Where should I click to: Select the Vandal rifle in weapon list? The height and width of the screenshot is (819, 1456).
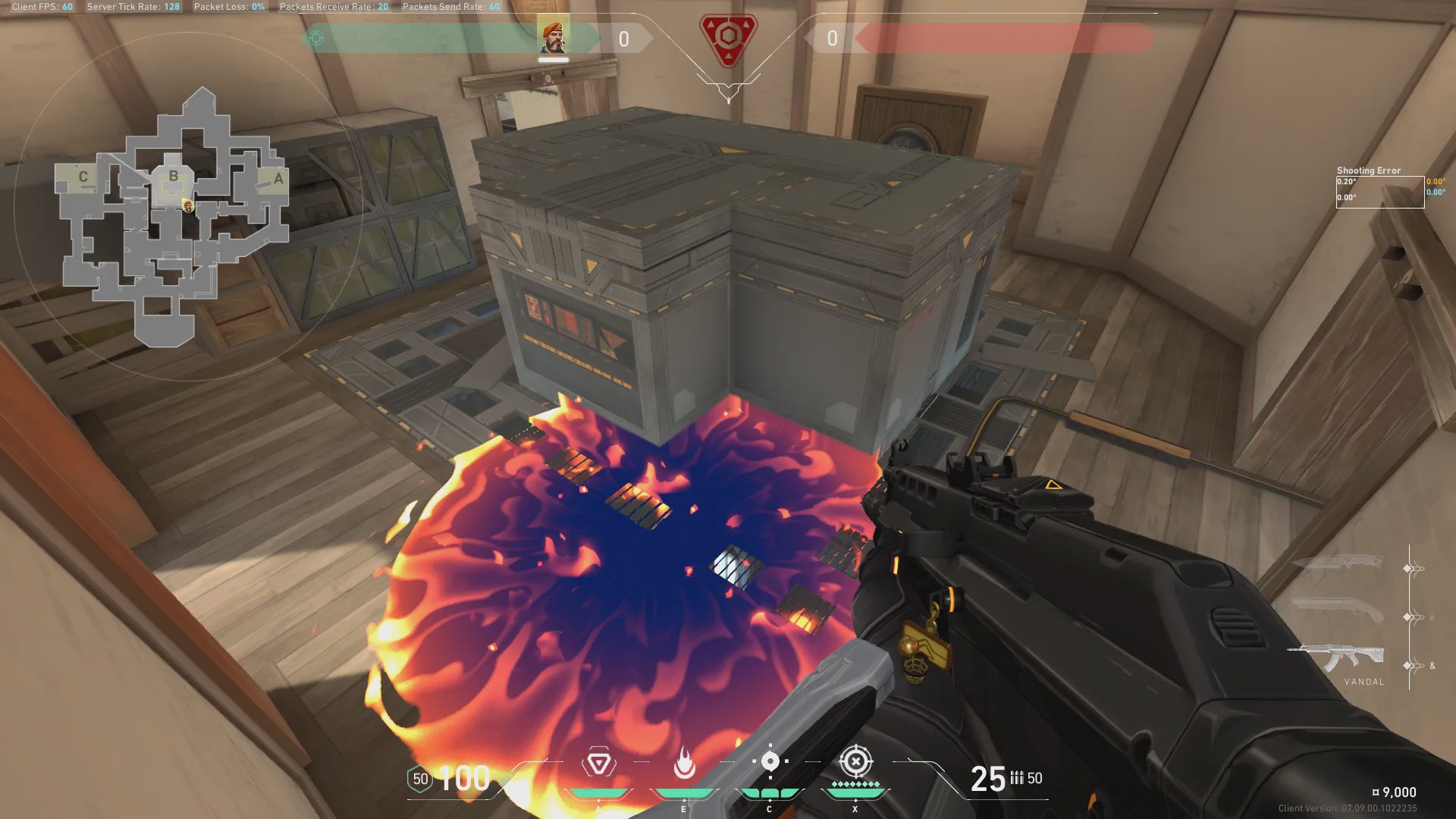(x=1338, y=657)
